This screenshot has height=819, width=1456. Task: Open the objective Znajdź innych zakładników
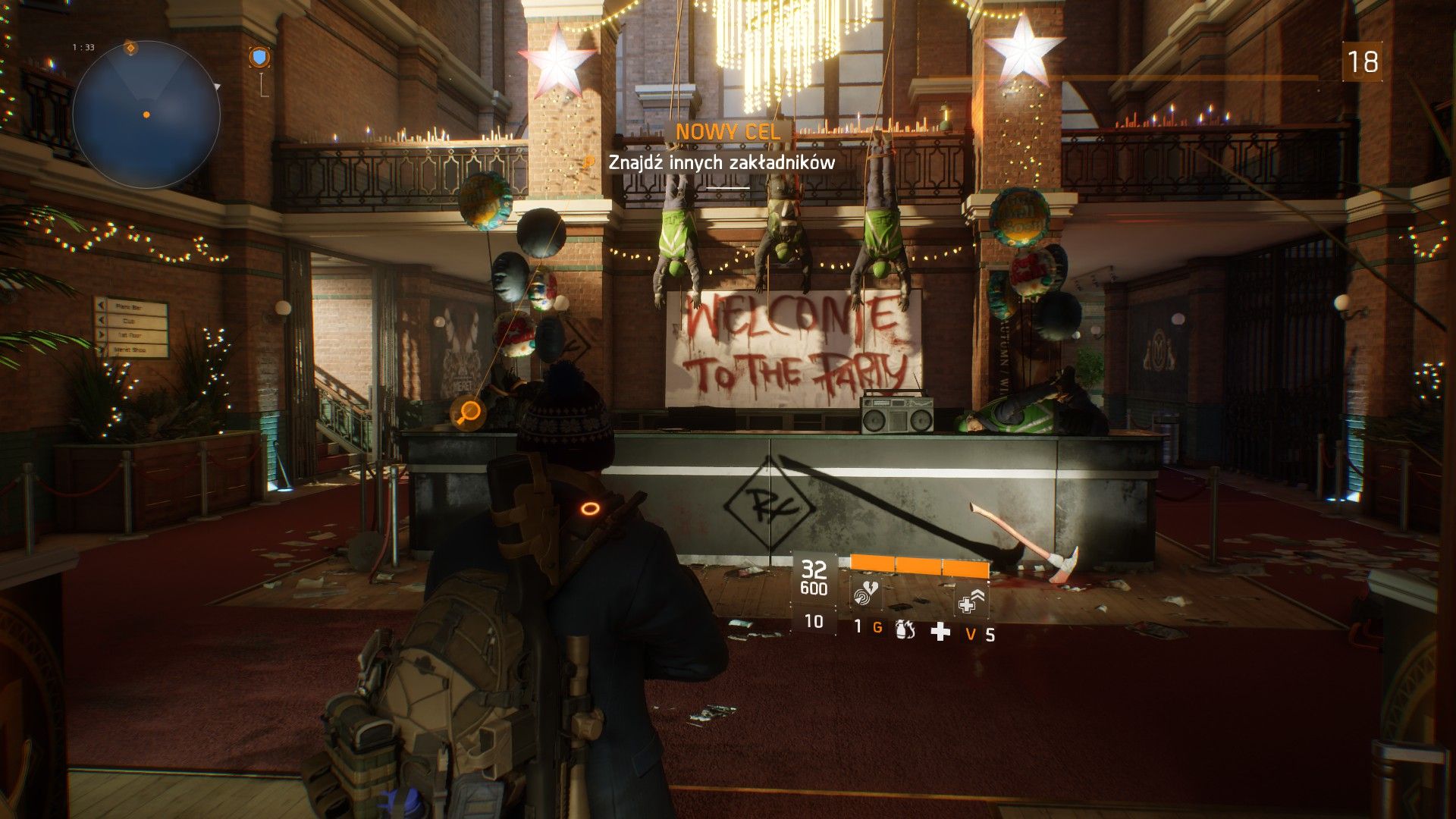click(720, 162)
